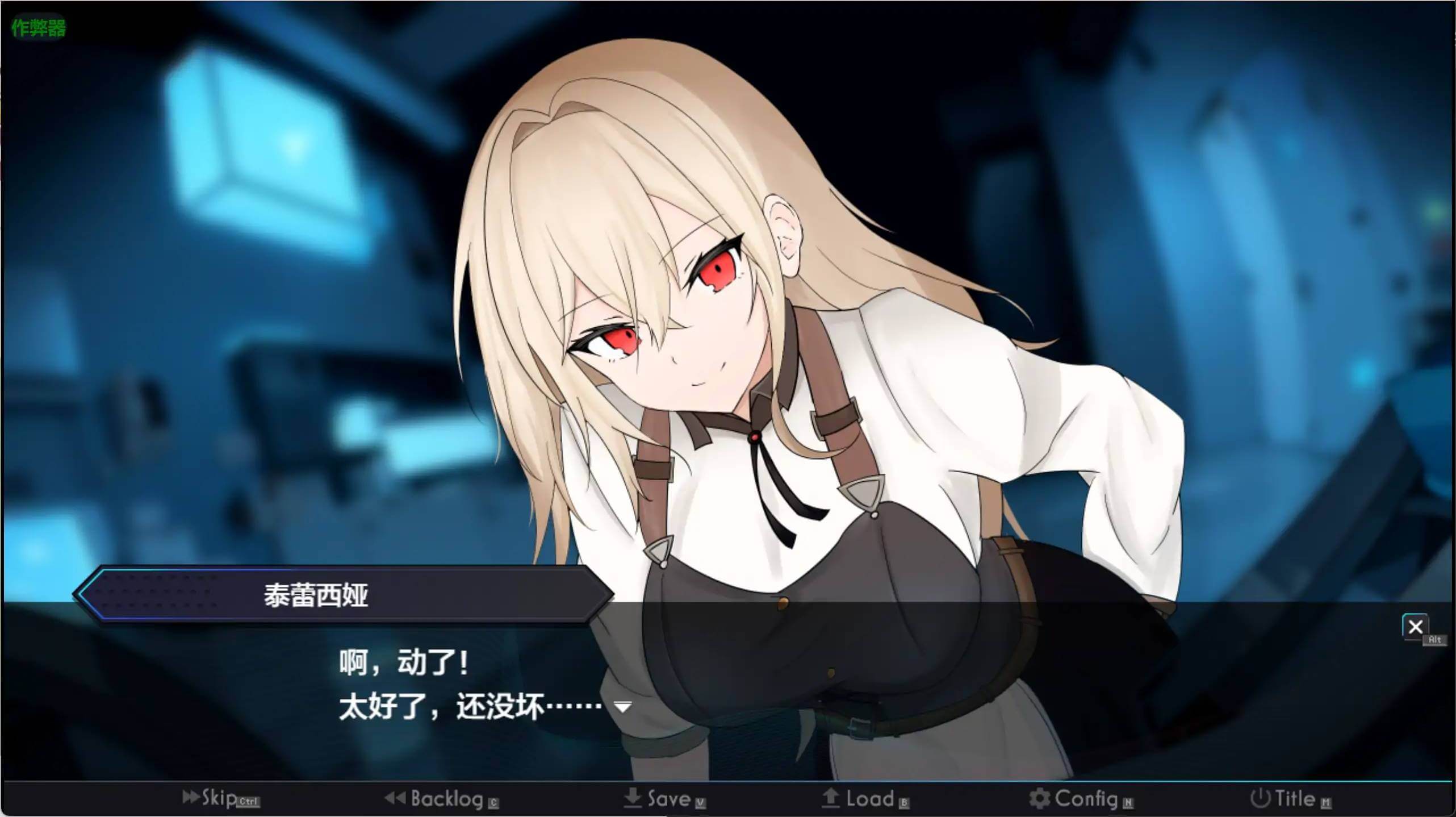Open the Backlog of past dialogue

click(x=441, y=799)
